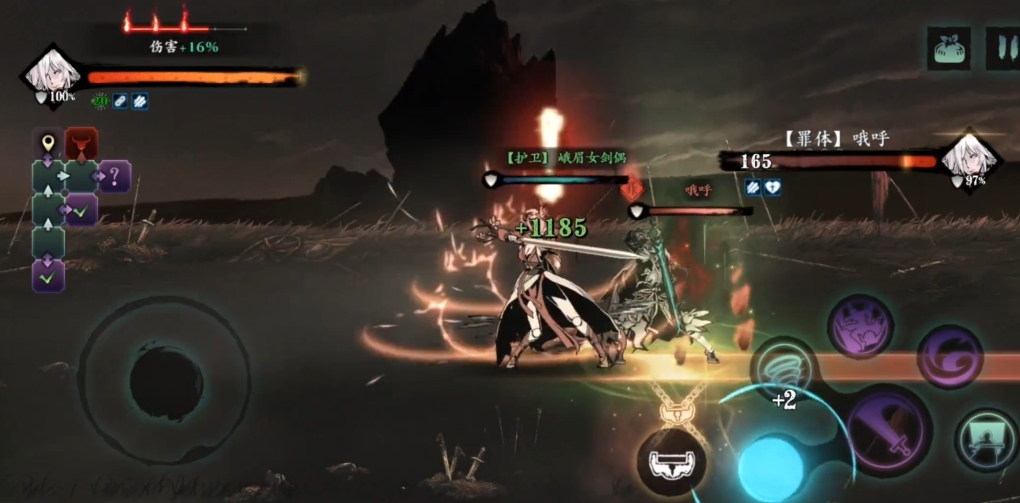Pause the game

tap(1002, 48)
